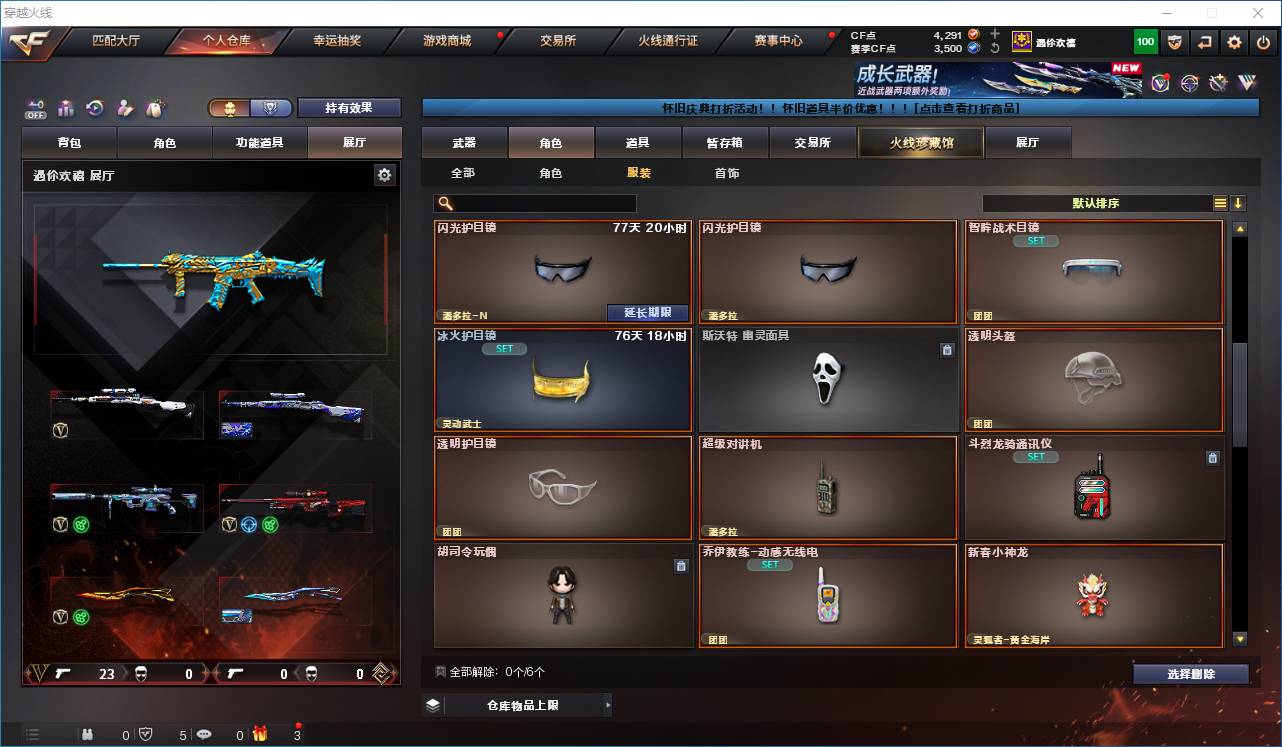This screenshot has height=747, width=1282.
Task: Click the 选择删除 button at bottom right
Action: point(1191,673)
